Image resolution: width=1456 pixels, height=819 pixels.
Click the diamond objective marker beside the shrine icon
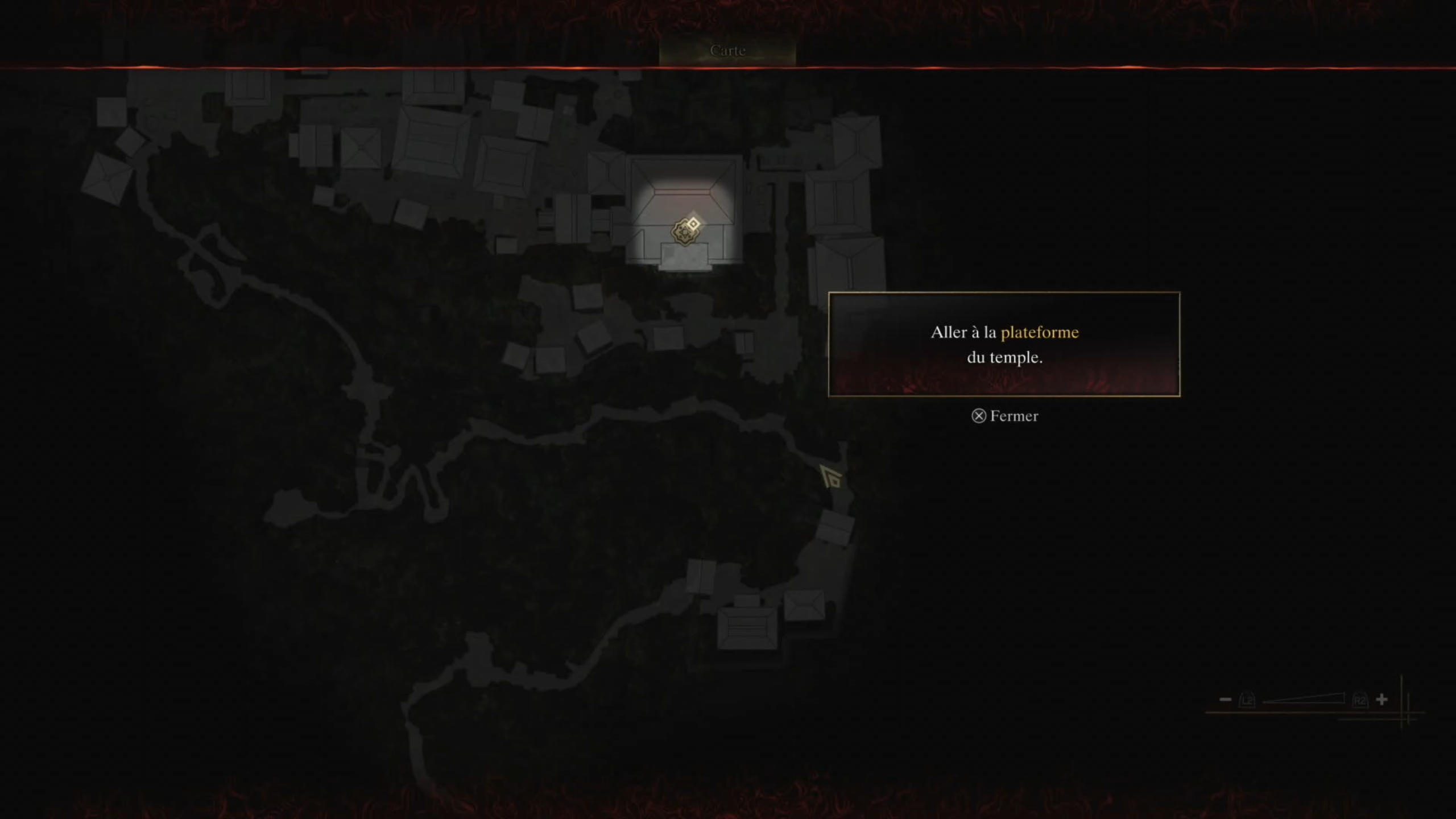(693, 224)
